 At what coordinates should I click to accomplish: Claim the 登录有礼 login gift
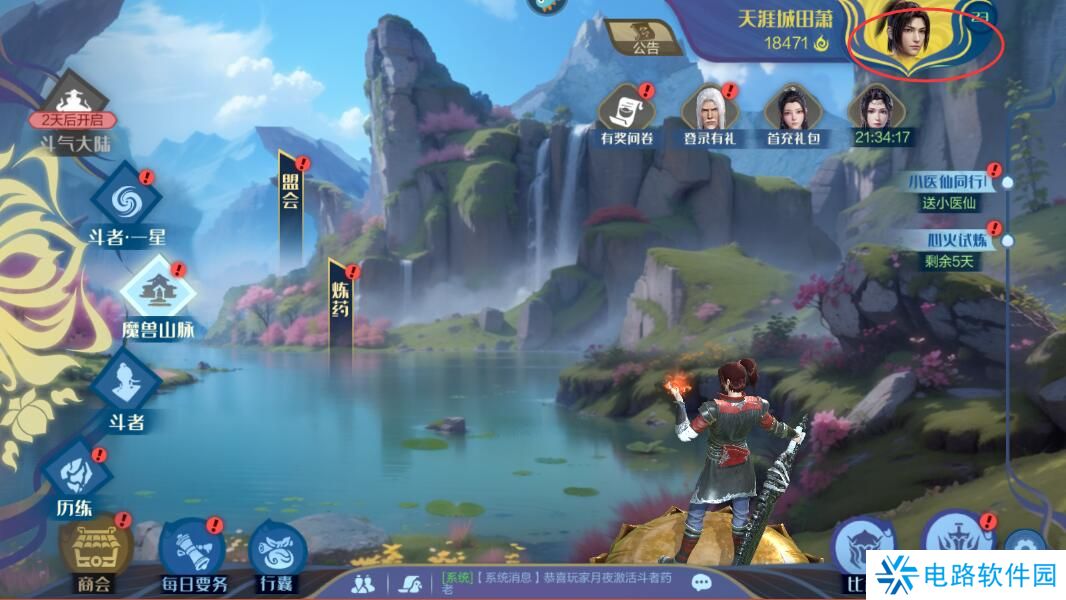pos(709,111)
